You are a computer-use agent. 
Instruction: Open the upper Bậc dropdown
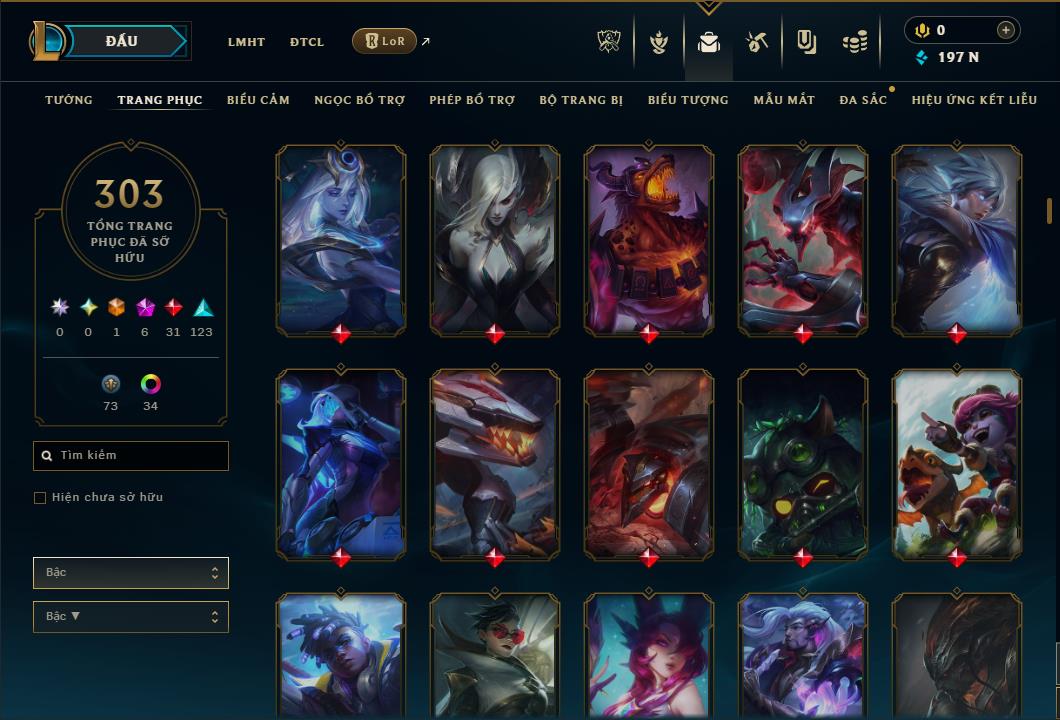coord(131,573)
